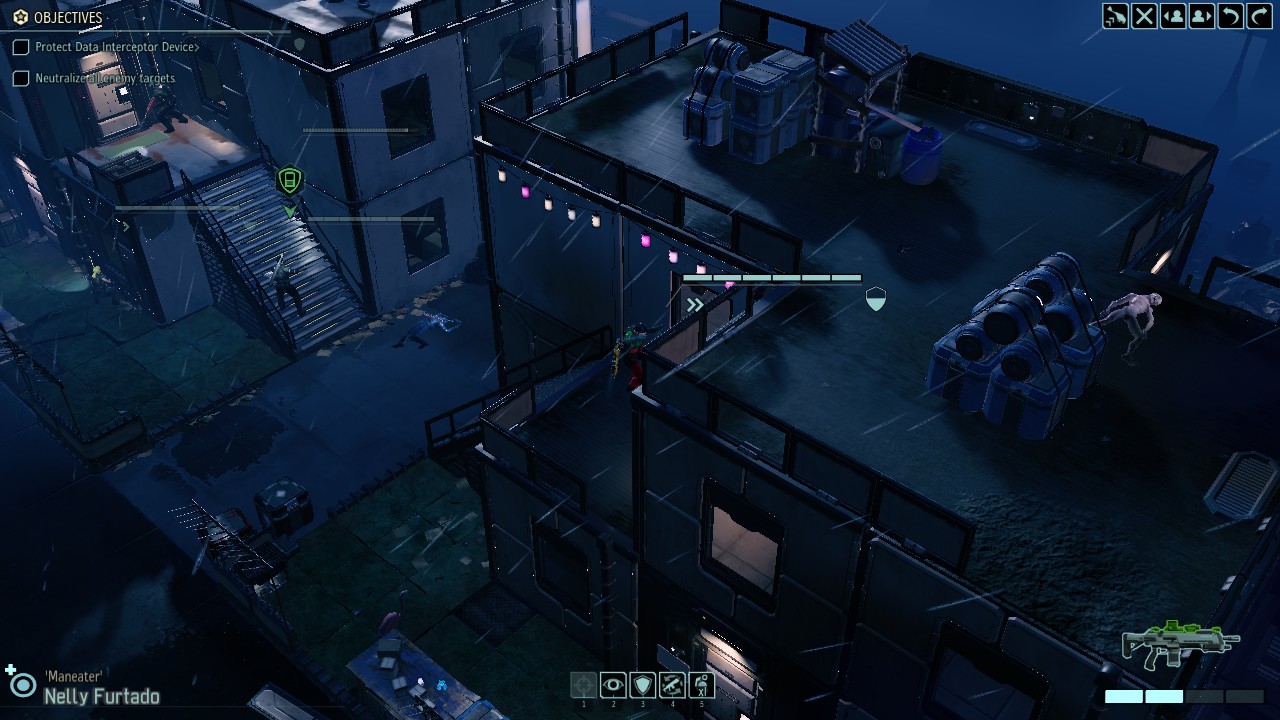This screenshot has height=720, width=1280.
Task: Select the grenade throw ability
Action: coord(701,685)
